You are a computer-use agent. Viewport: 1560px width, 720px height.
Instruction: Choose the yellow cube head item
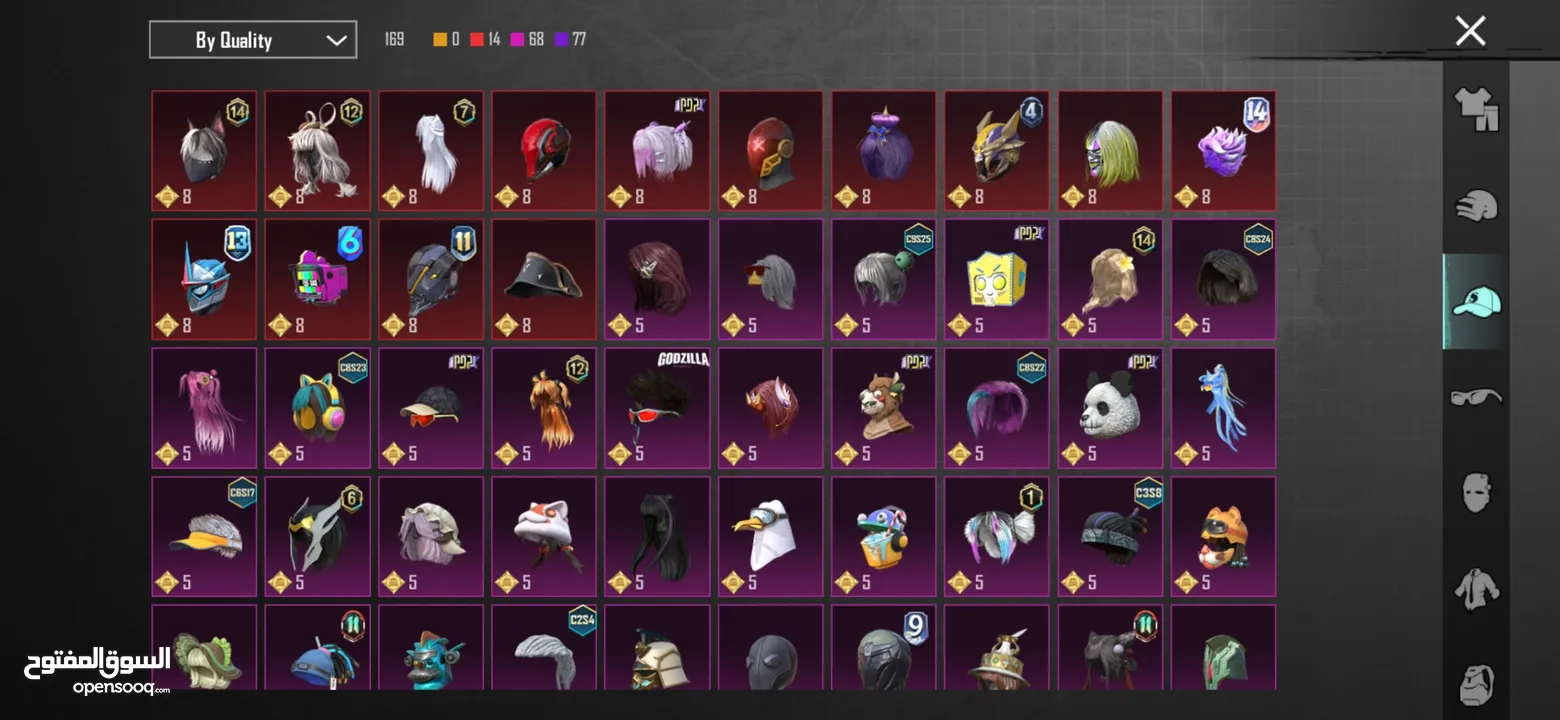(x=997, y=279)
